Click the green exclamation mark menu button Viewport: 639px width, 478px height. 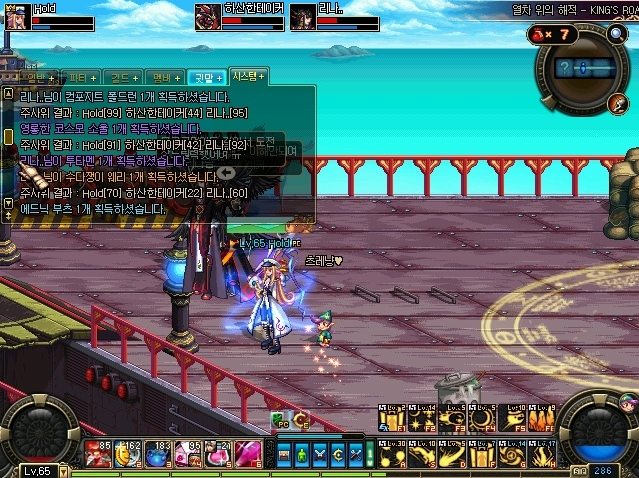coord(369,454)
